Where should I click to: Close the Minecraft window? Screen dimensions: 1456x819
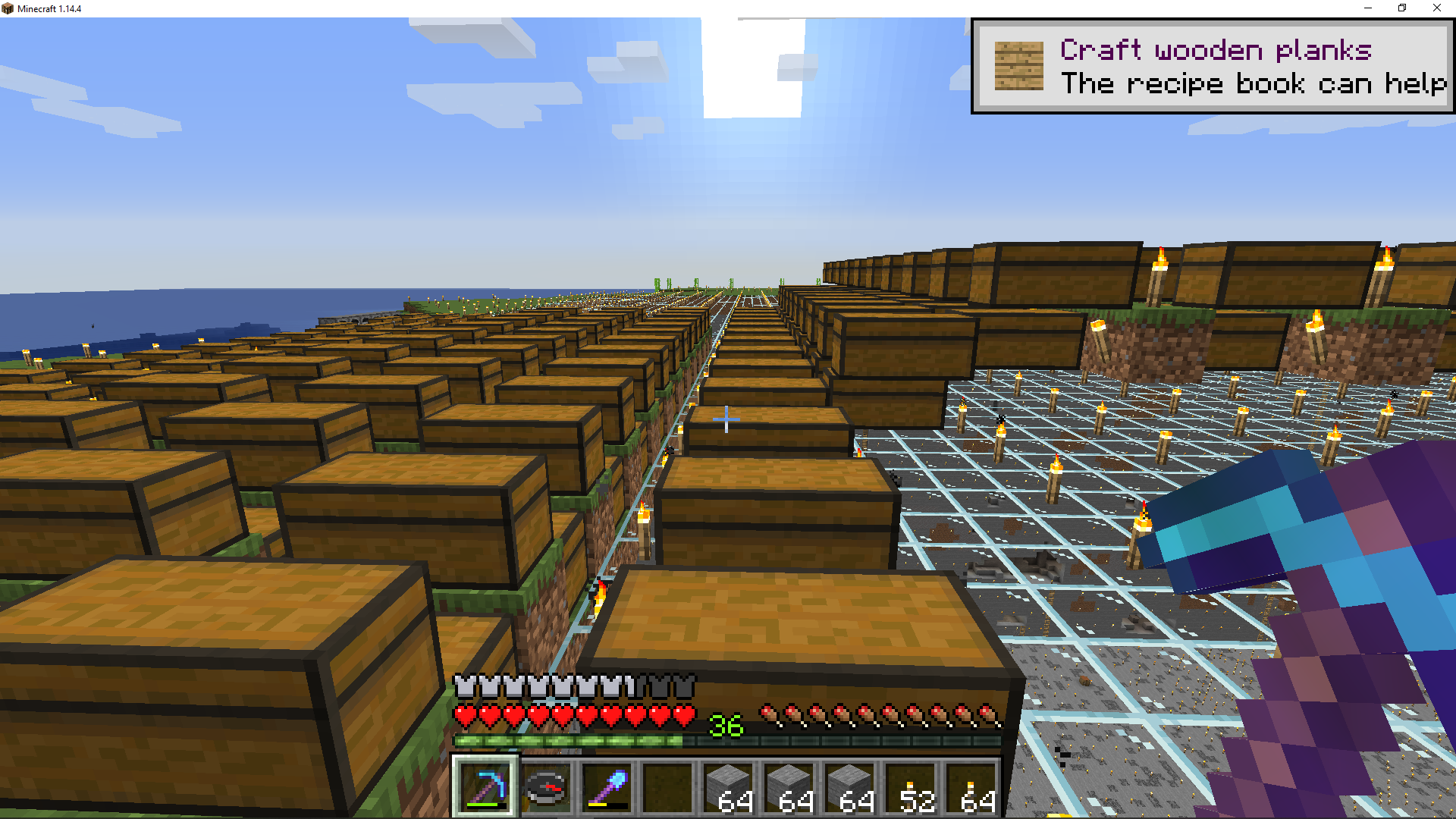1436,8
